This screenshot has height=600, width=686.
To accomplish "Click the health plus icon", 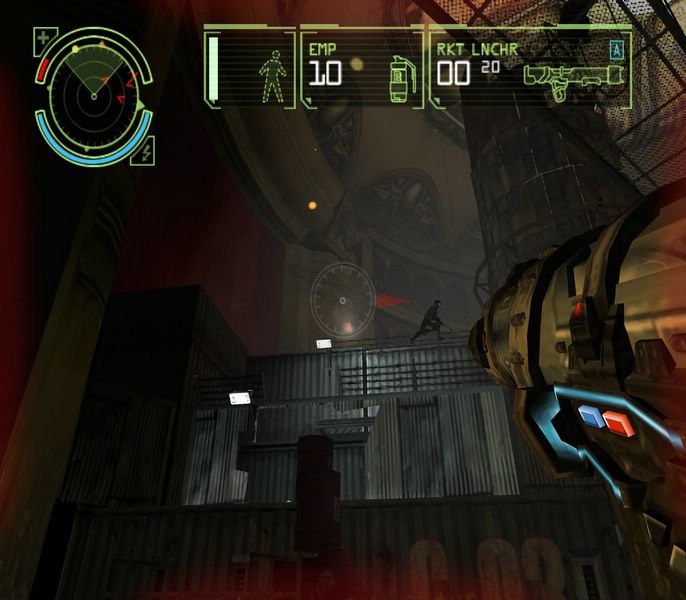I will point(43,41).
